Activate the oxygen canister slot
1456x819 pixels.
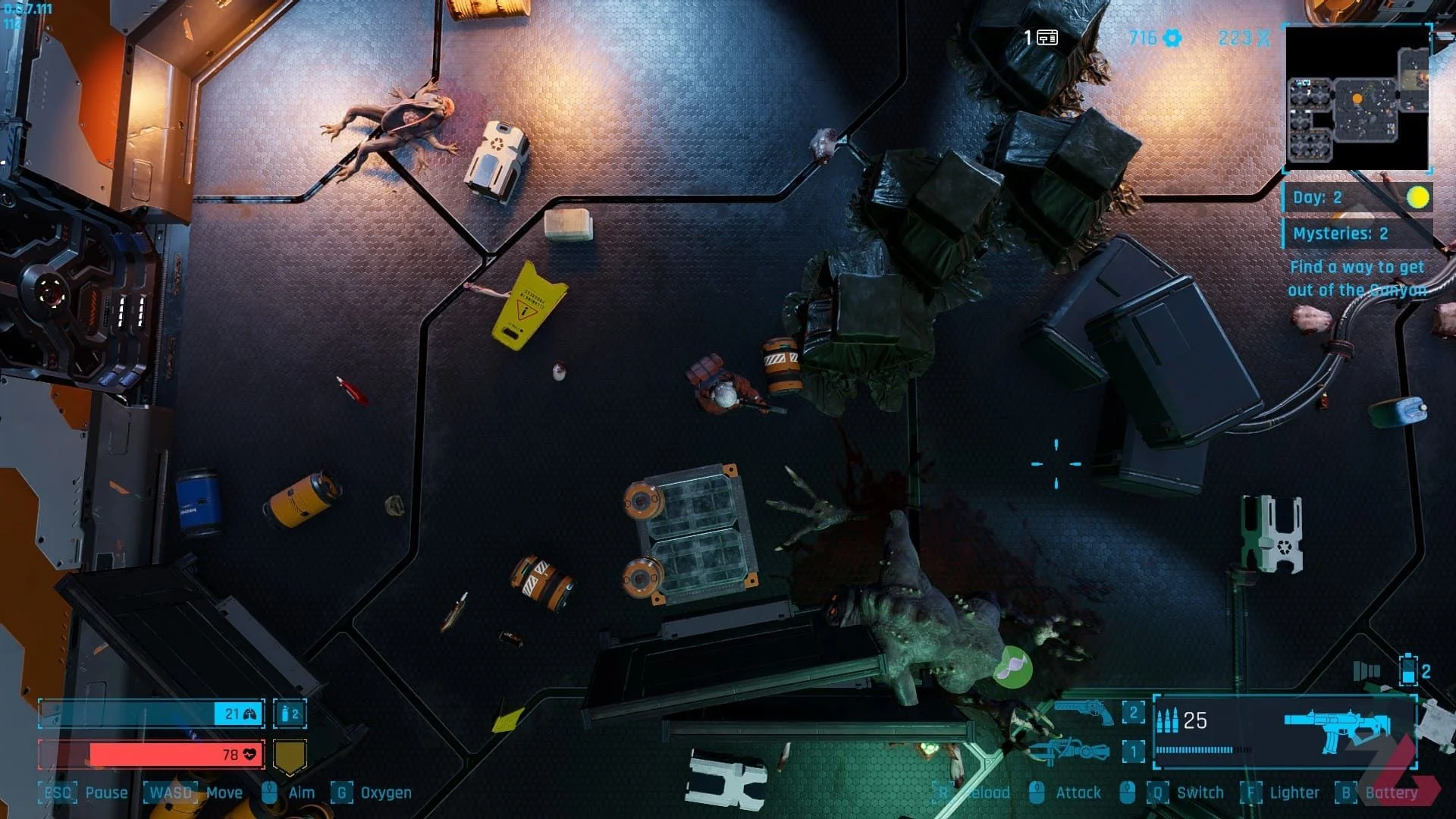click(290, 714)
